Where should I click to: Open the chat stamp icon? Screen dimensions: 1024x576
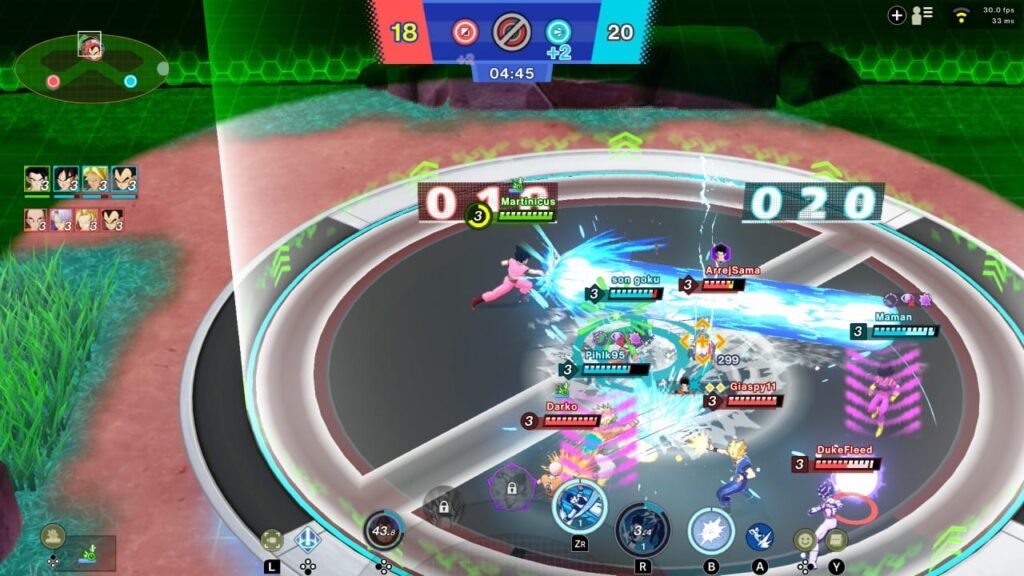837,540
